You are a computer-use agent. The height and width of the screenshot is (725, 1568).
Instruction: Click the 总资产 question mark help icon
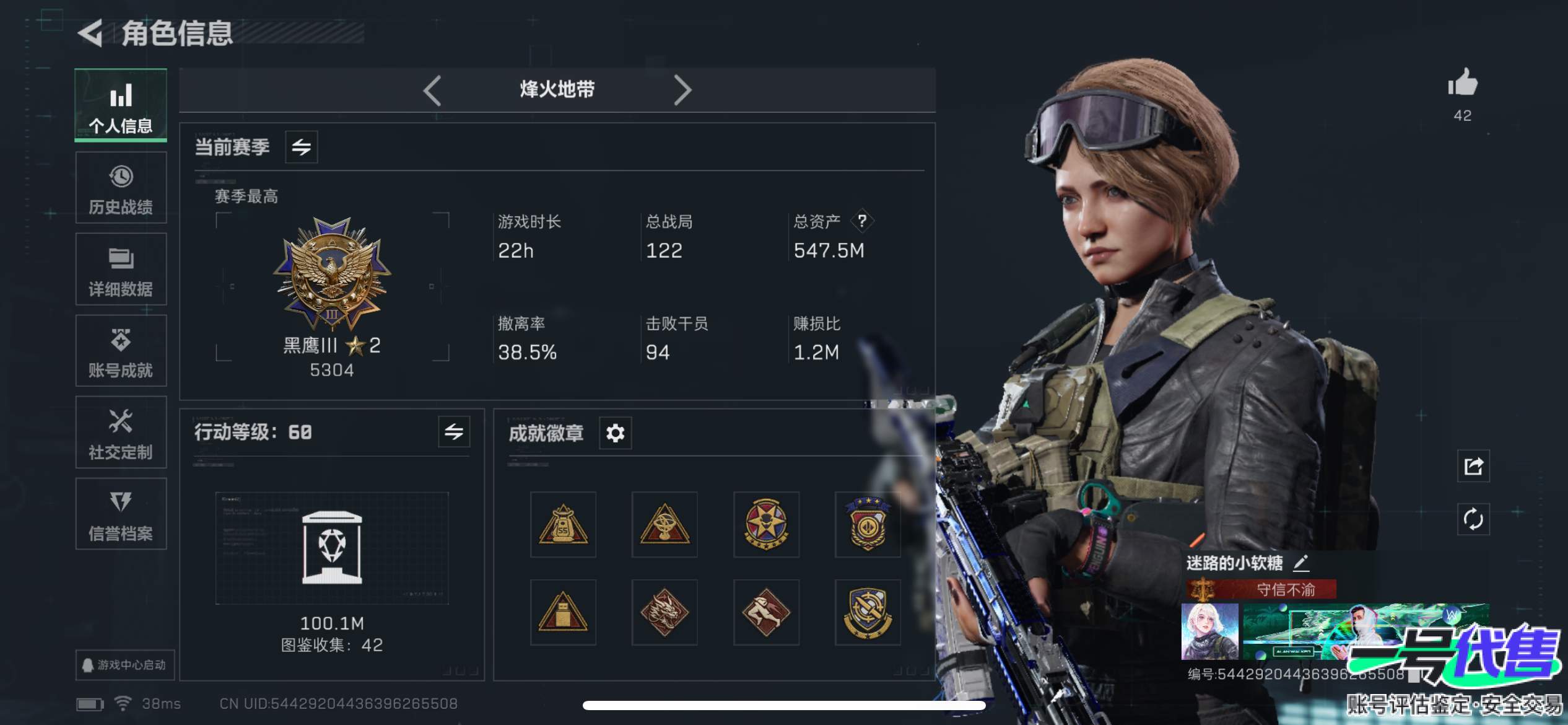tap(862, 221)
